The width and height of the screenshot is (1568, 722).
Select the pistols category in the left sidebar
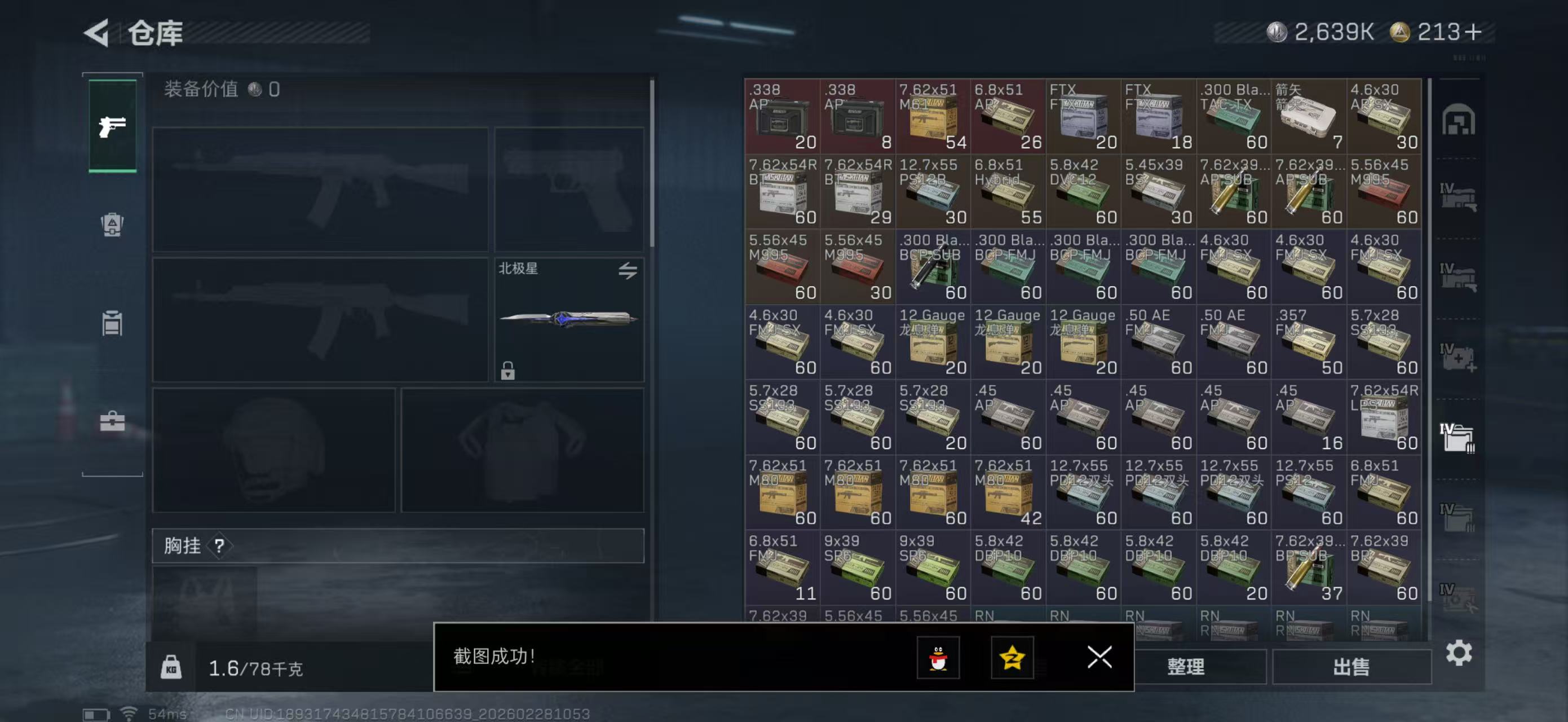coord(112,126)
